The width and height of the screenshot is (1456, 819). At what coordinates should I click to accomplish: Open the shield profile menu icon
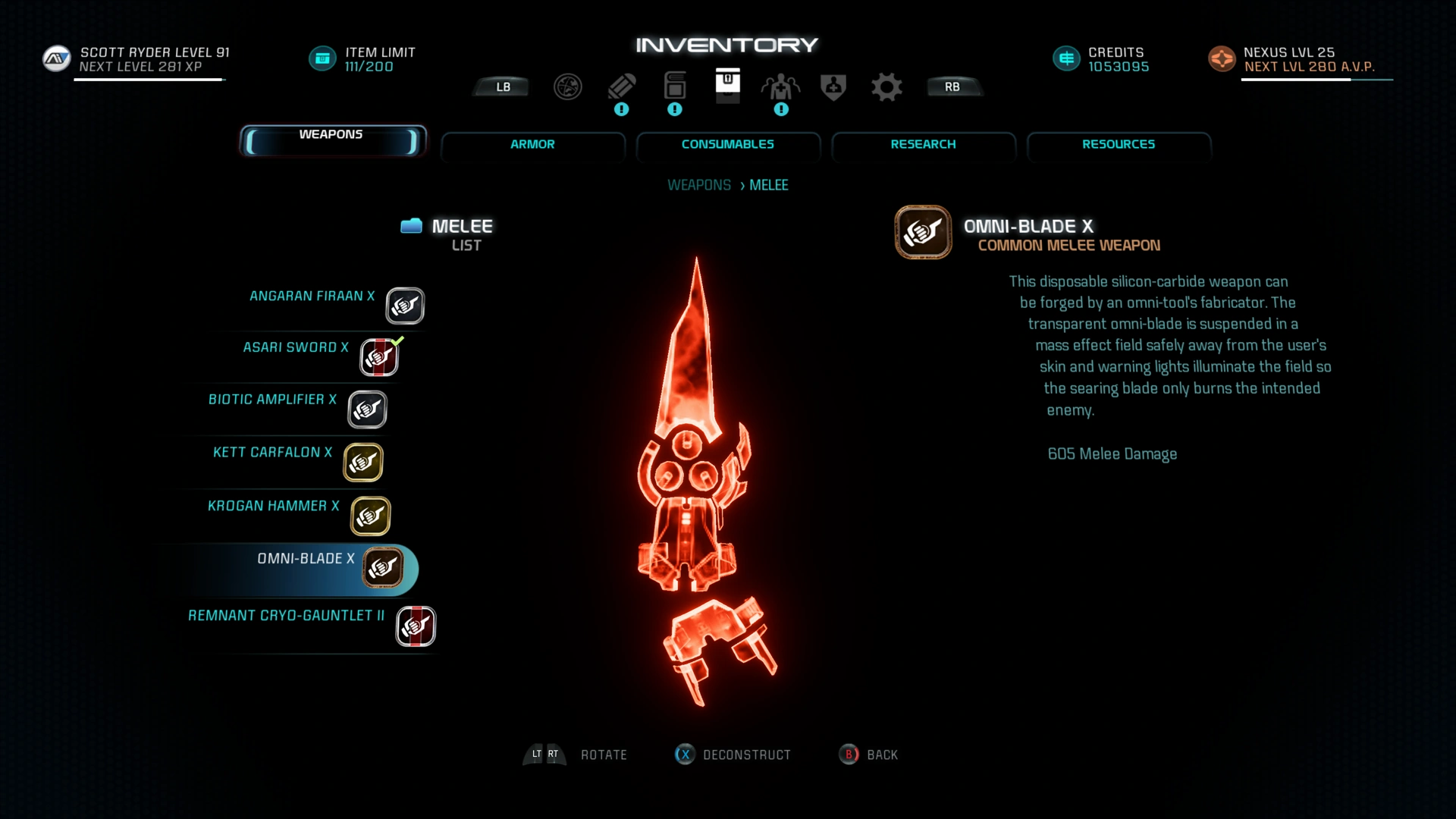coord(833,87)
